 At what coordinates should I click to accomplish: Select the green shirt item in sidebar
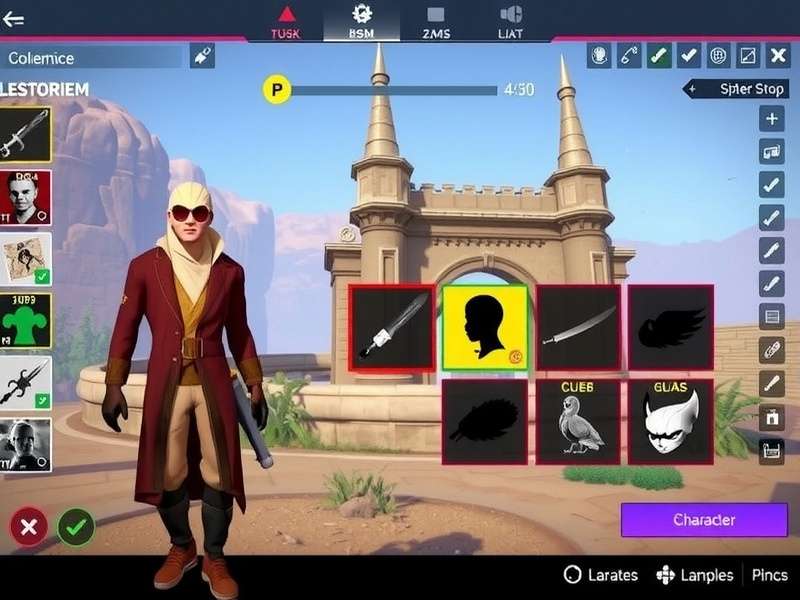tap(26, 321)
